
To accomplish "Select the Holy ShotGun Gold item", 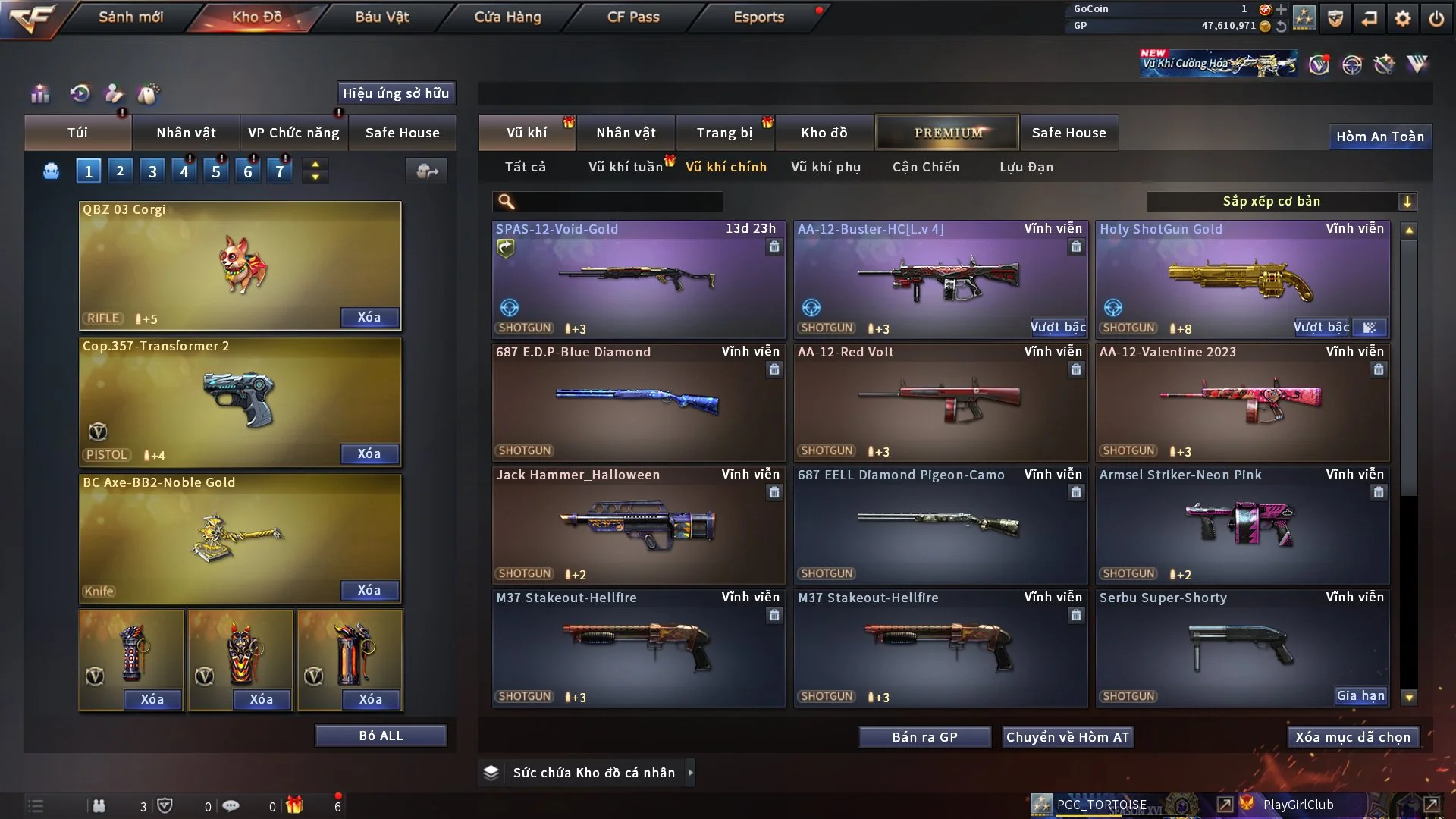I will click(x=1242, y=279).
